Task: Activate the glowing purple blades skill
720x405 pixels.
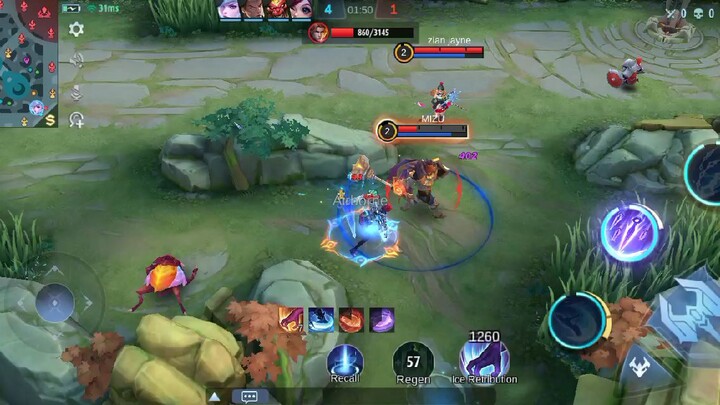Action: tap(632, 232)
